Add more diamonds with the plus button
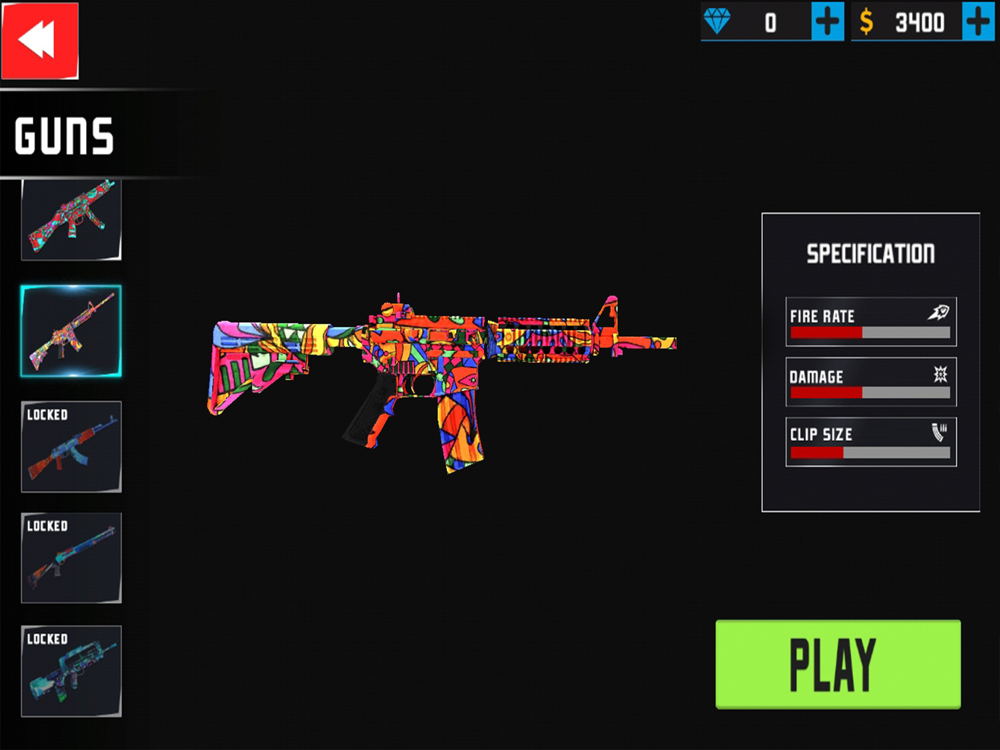This screenshot has width=1000, height=750. 828,21
